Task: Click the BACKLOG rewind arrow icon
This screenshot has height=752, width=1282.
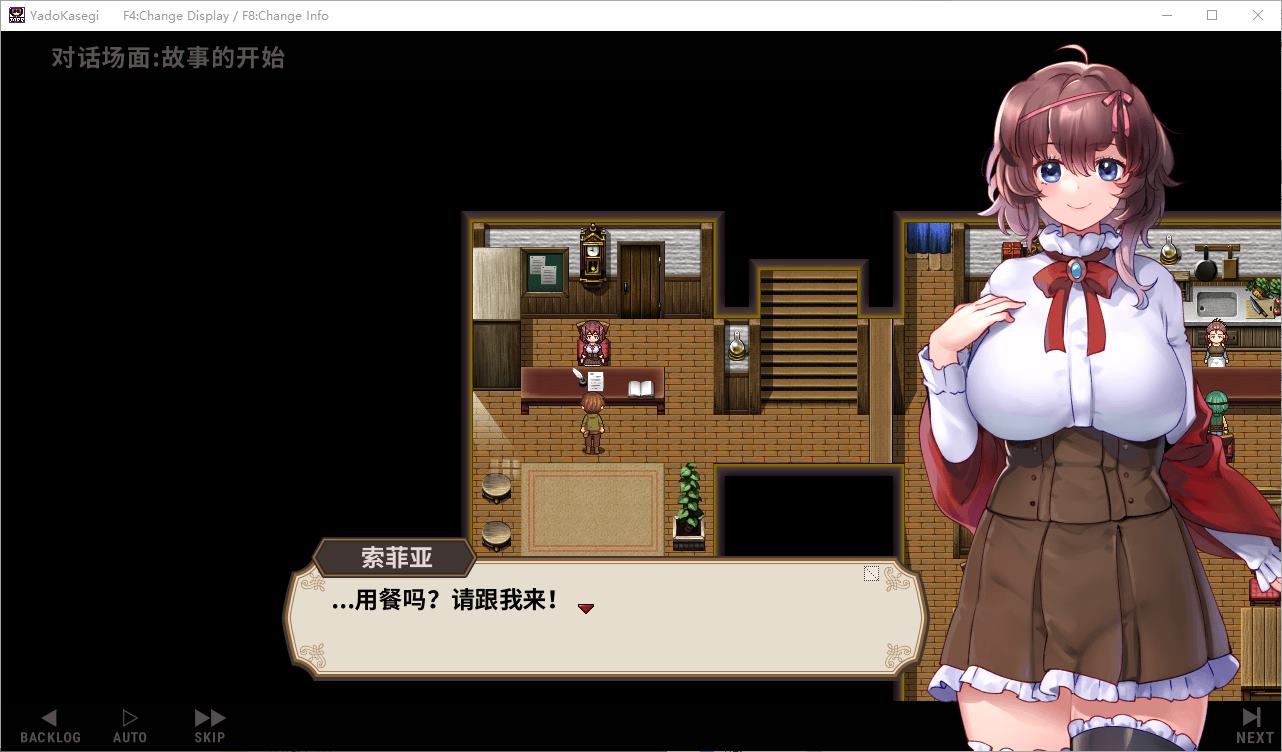Action: point(50,716)
